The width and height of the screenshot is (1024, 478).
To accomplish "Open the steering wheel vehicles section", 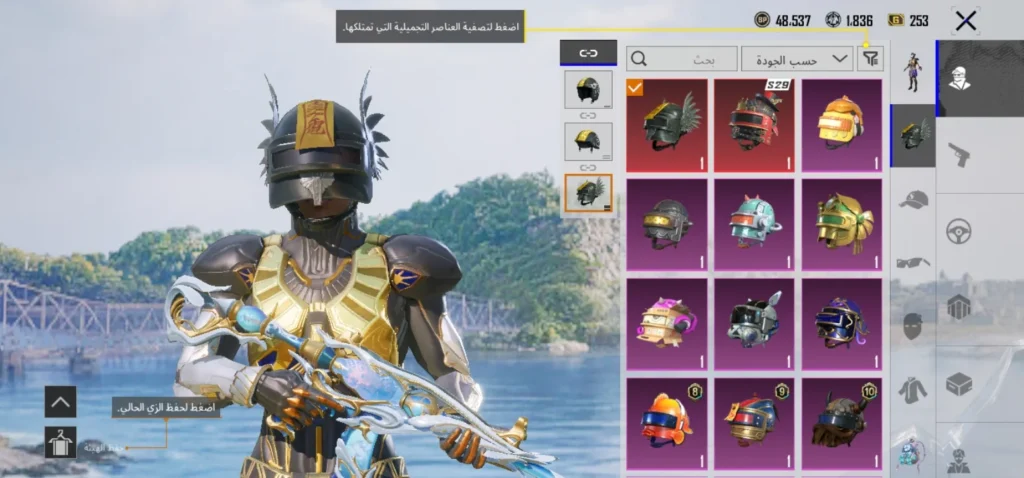I will (959, 231).
